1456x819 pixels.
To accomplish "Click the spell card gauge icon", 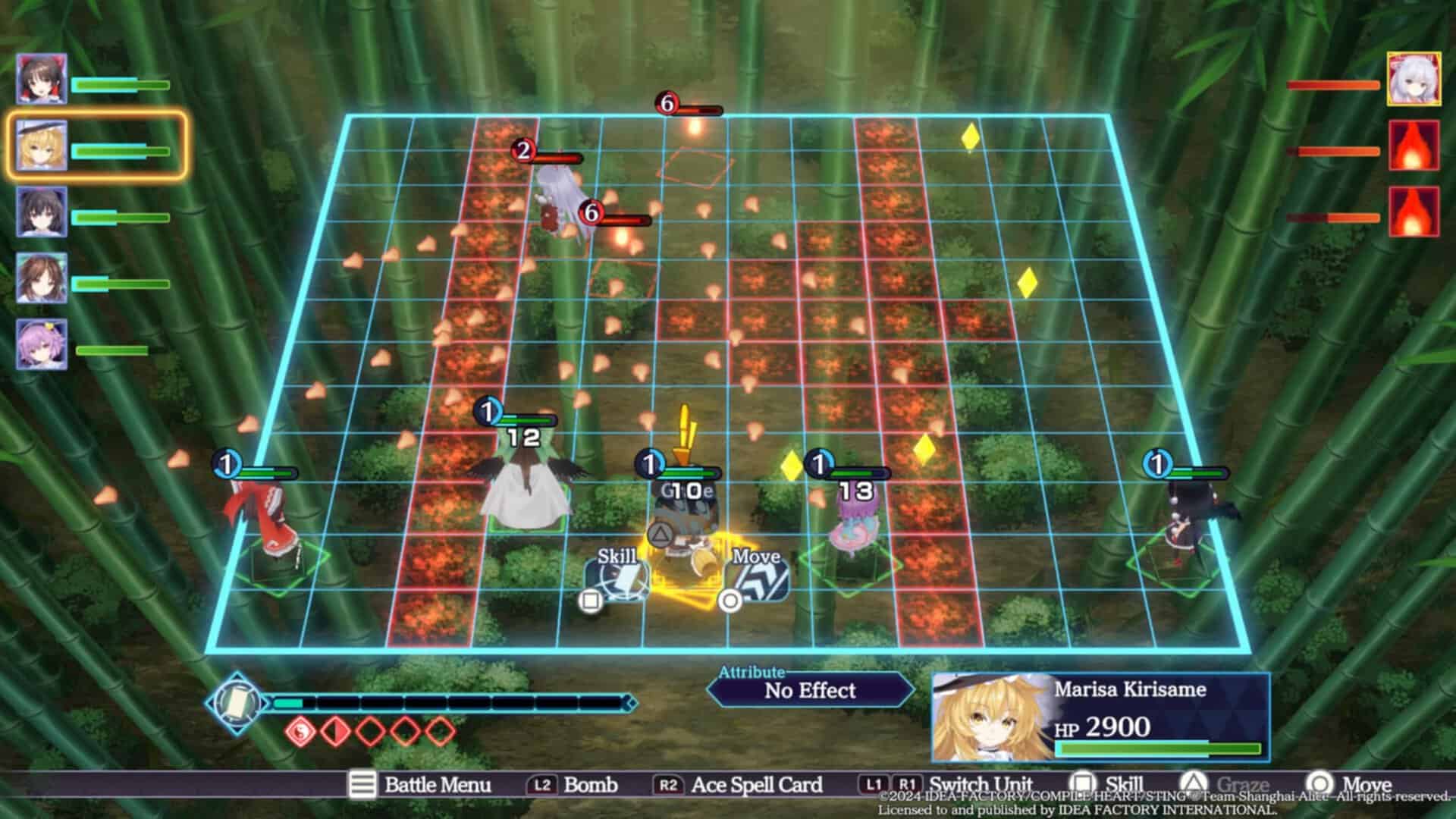I will tap(237, 703).
